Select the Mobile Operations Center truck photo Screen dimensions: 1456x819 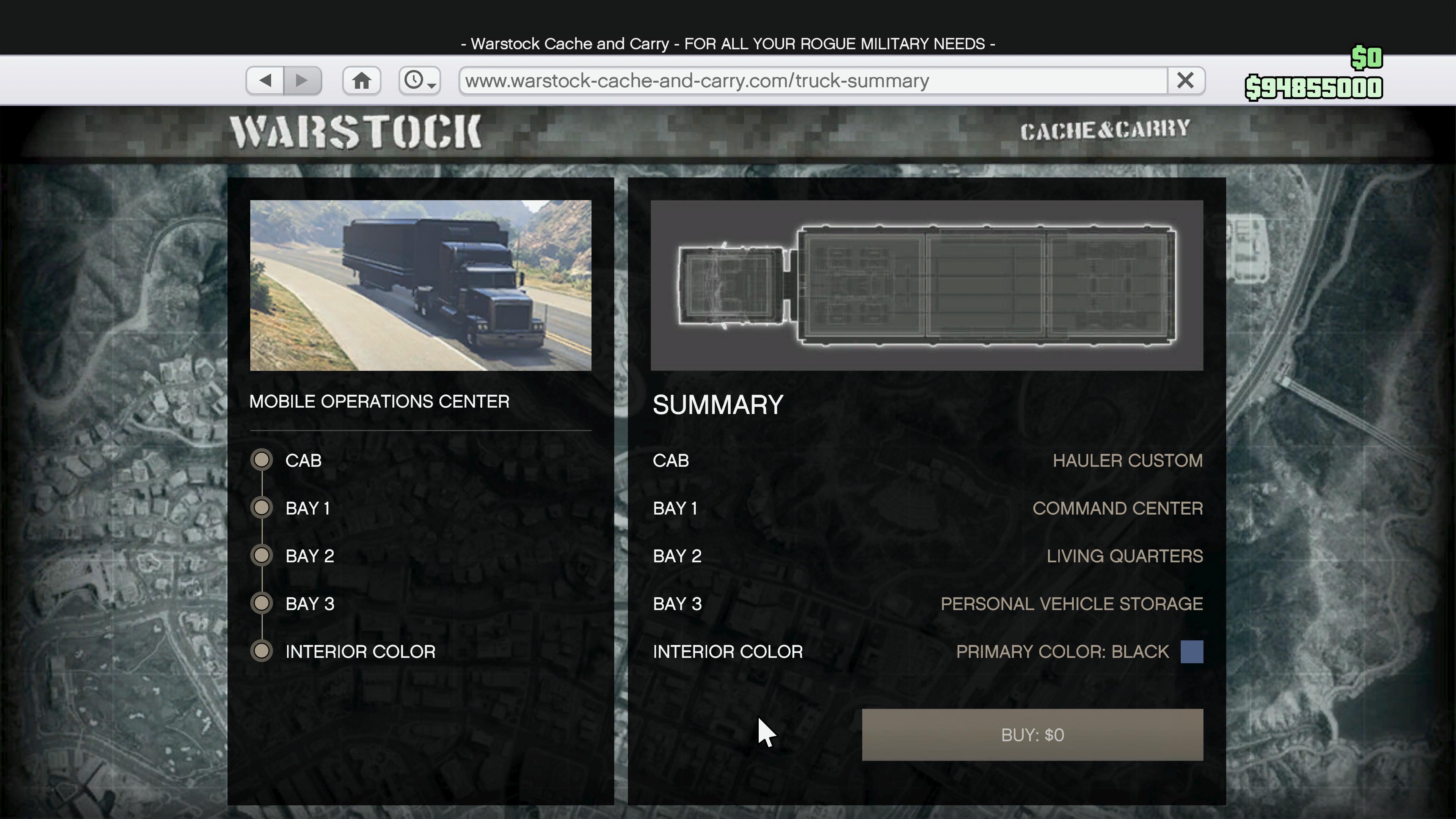pos(420,285)
